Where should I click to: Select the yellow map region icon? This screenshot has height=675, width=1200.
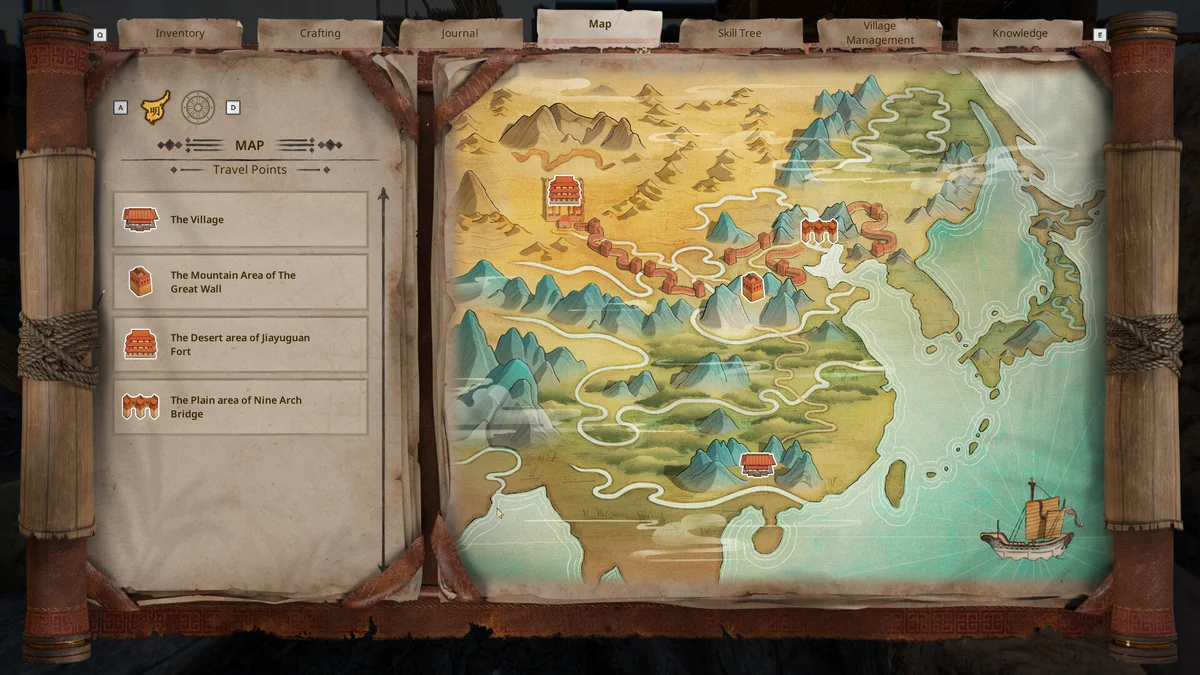pos(155,107)
